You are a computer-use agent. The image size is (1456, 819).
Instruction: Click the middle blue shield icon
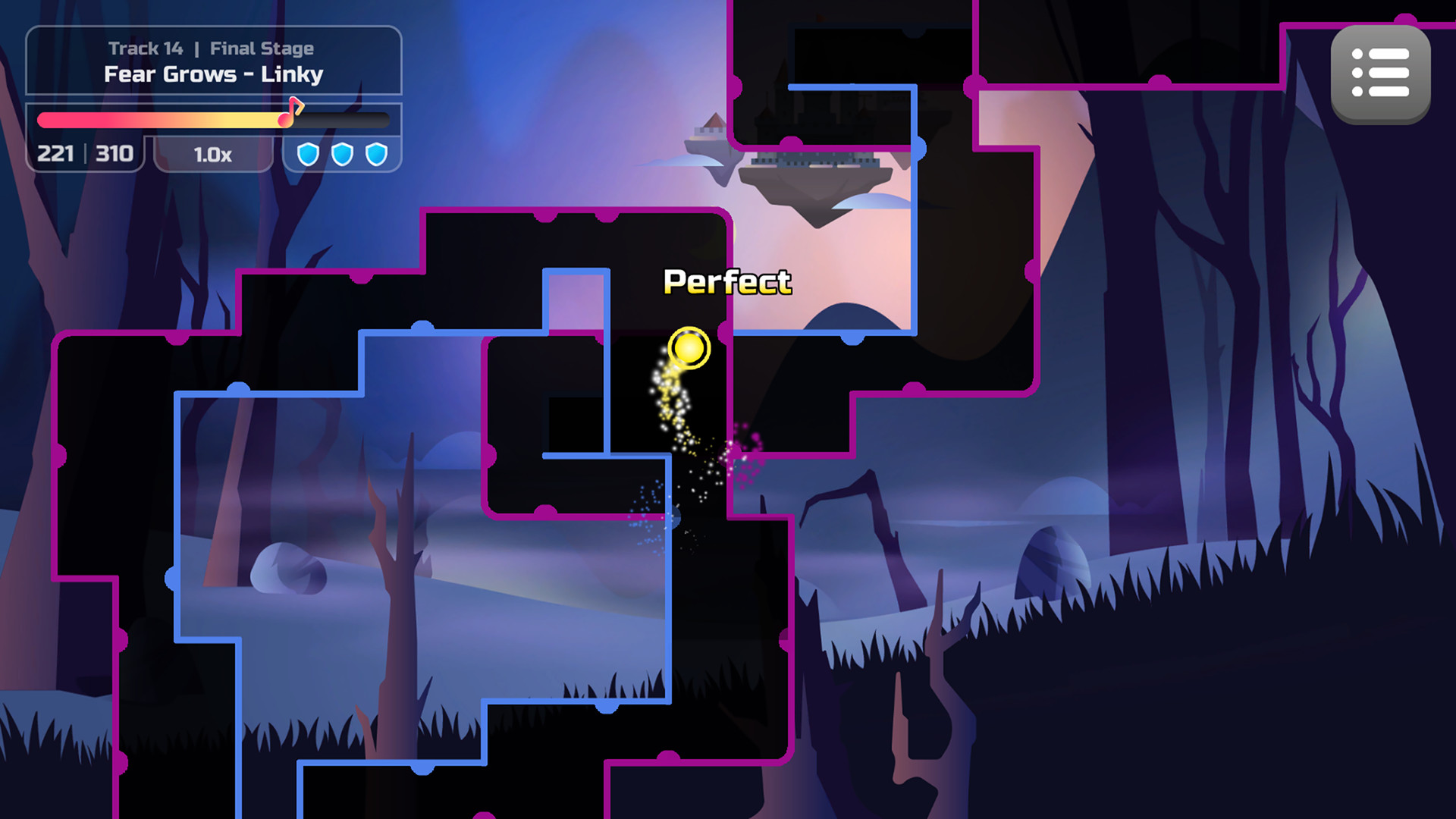[x=342, y=155]
